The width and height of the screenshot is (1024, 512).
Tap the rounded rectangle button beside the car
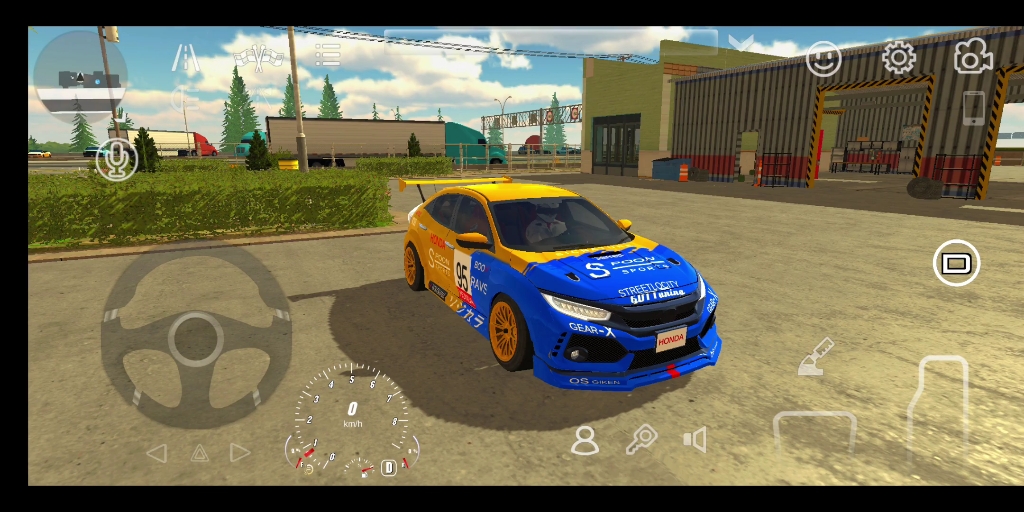(956, 263)
